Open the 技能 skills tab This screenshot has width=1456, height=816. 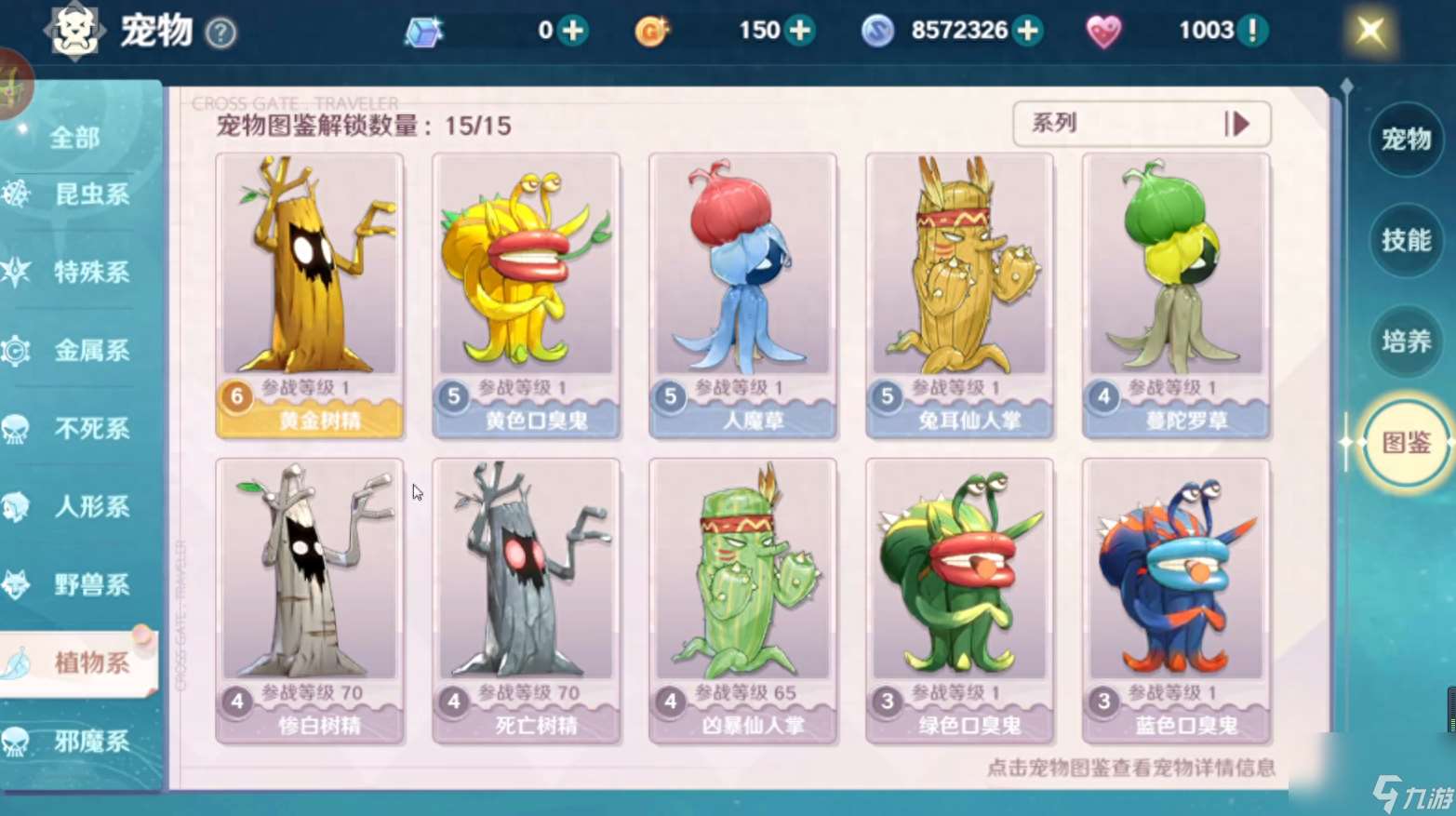pos(1405,241)
